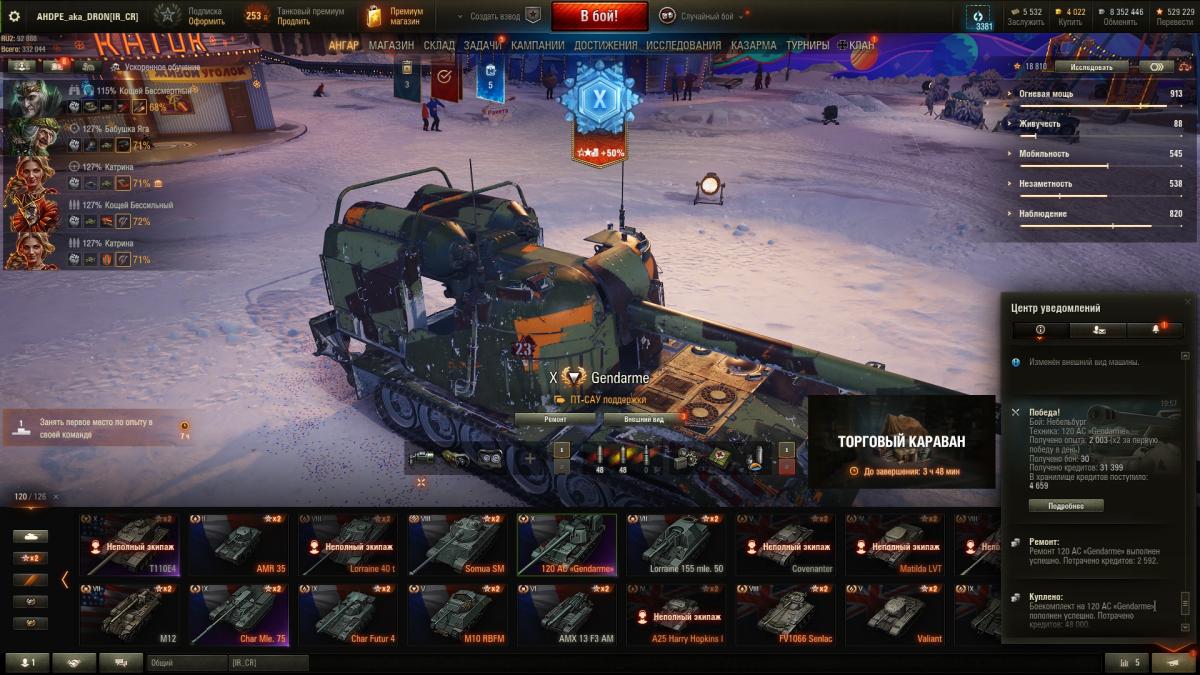Image resolution: width=1200 pixels, height=675 pixels.
Task: Start battle with the red В бой! button
Action: (x=599, y=16)
